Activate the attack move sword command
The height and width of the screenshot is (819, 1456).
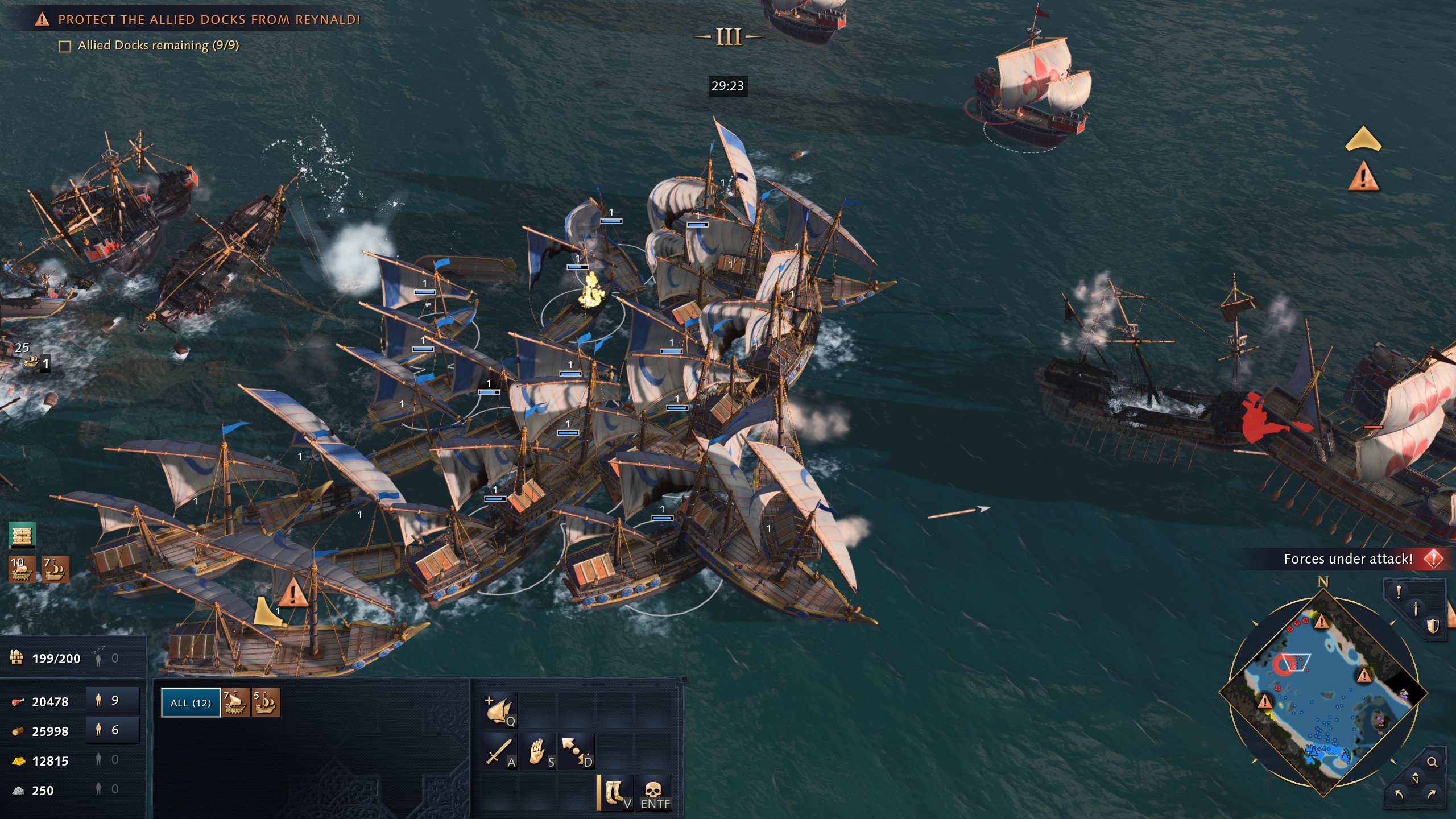tap(499, 751)
